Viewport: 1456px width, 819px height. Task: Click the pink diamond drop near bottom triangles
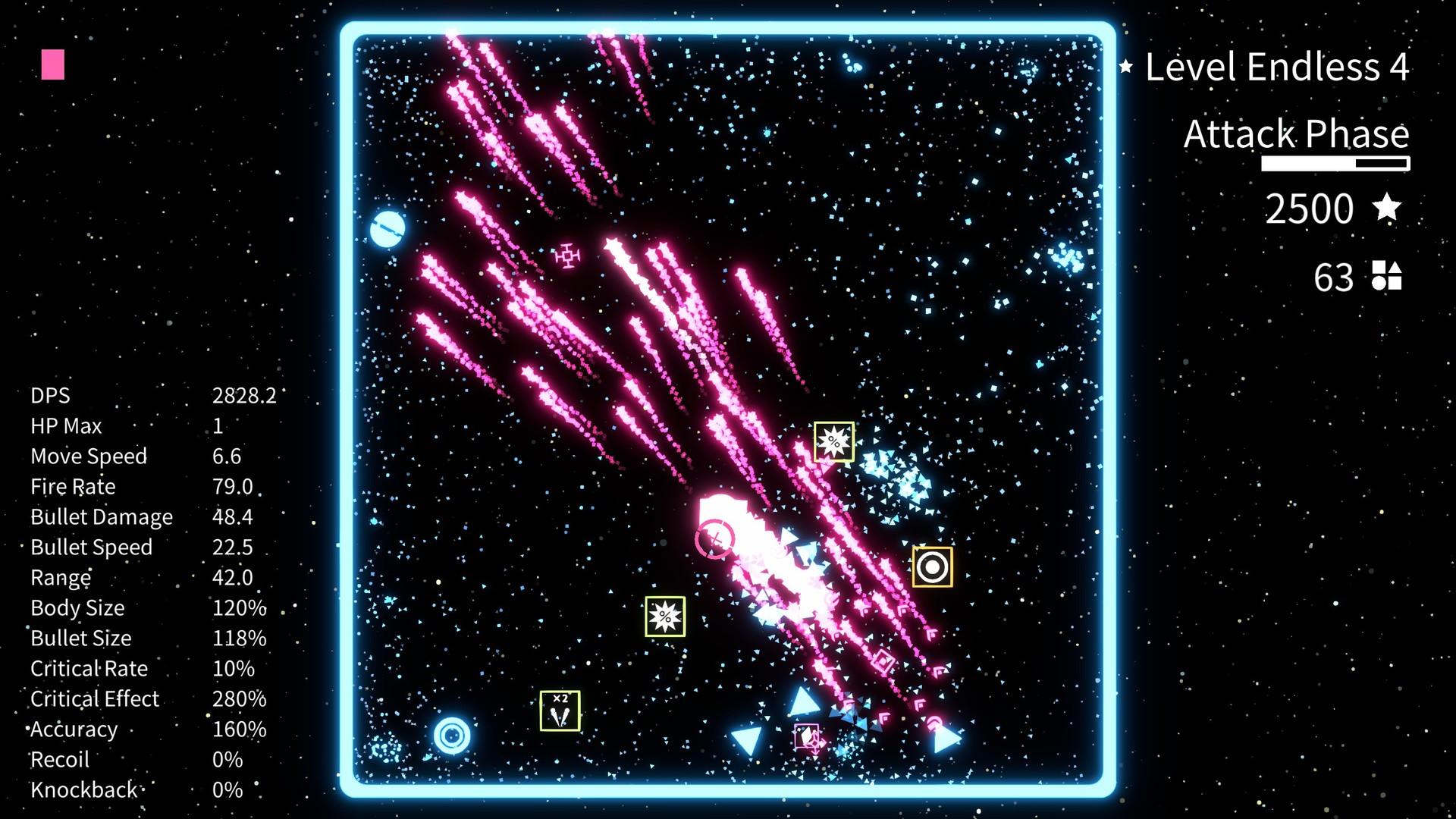[806, 735]
